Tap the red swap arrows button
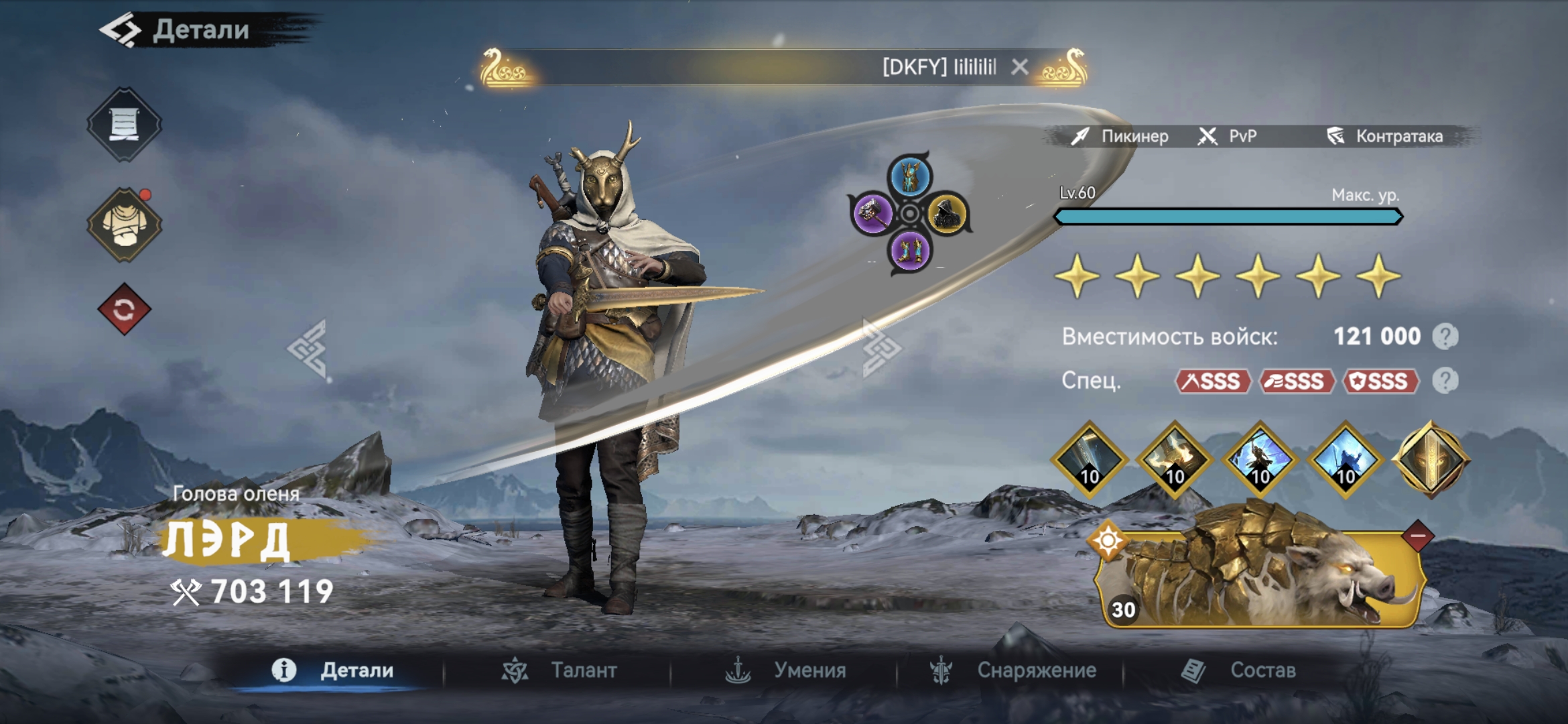This screenshot has width=1568, height=724. (124, 310)
